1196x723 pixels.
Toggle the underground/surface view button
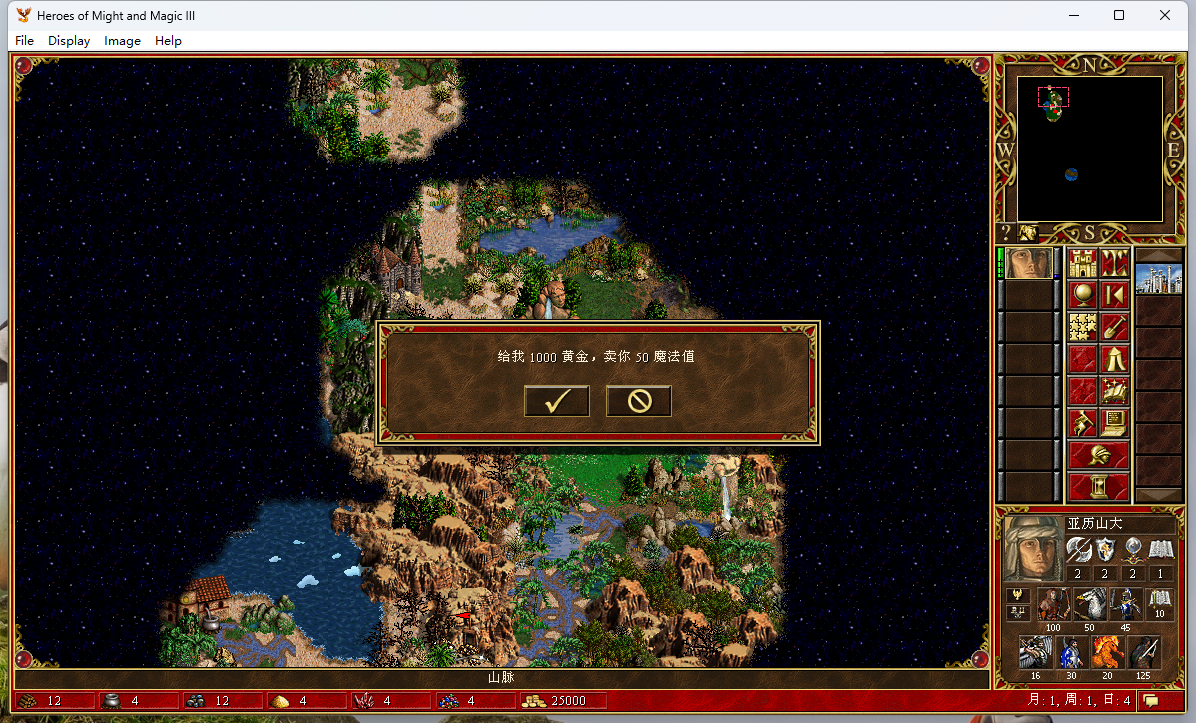(1114, 264)
